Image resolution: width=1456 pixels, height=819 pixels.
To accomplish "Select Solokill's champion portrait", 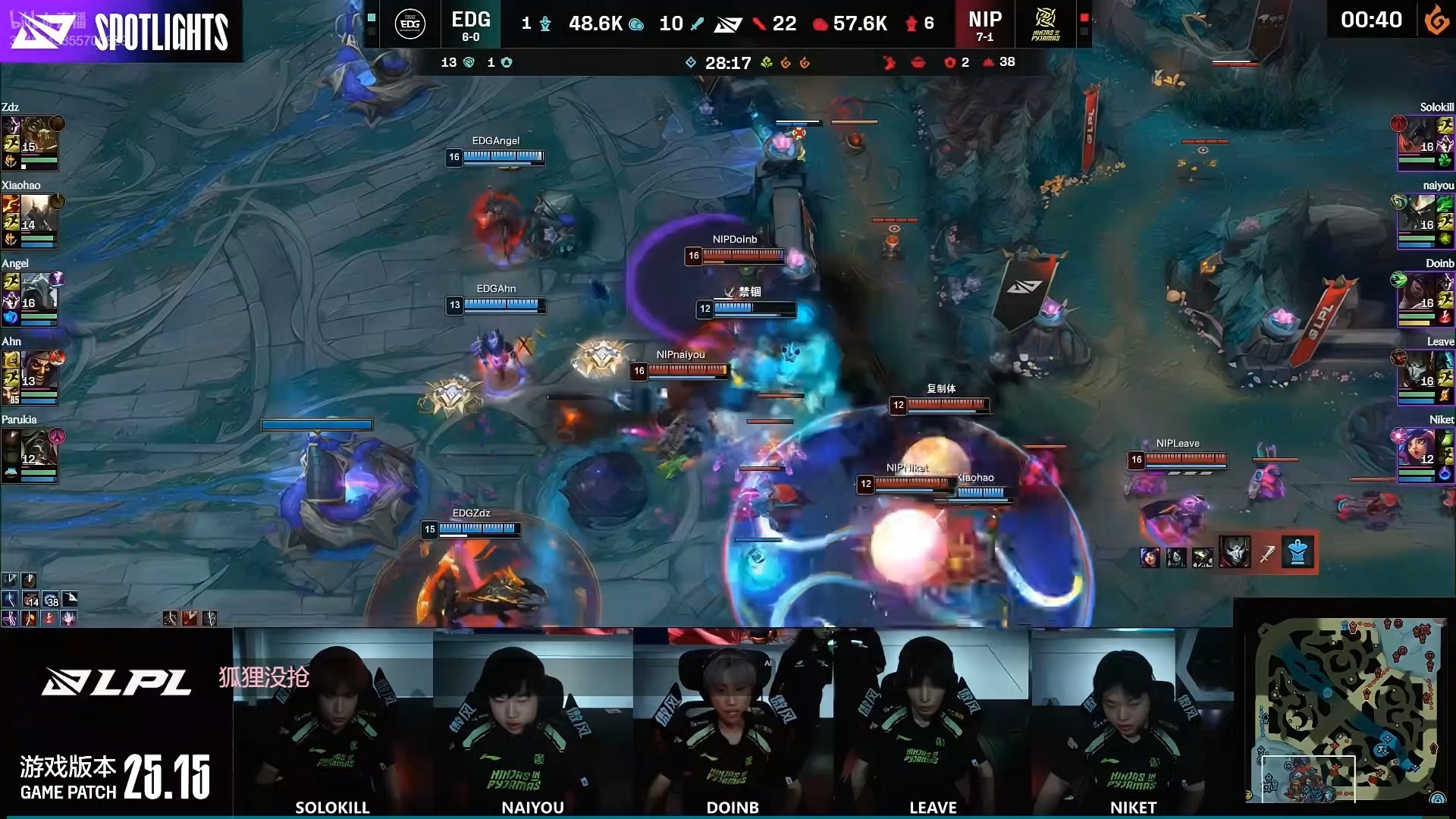I will (1417, 137).
